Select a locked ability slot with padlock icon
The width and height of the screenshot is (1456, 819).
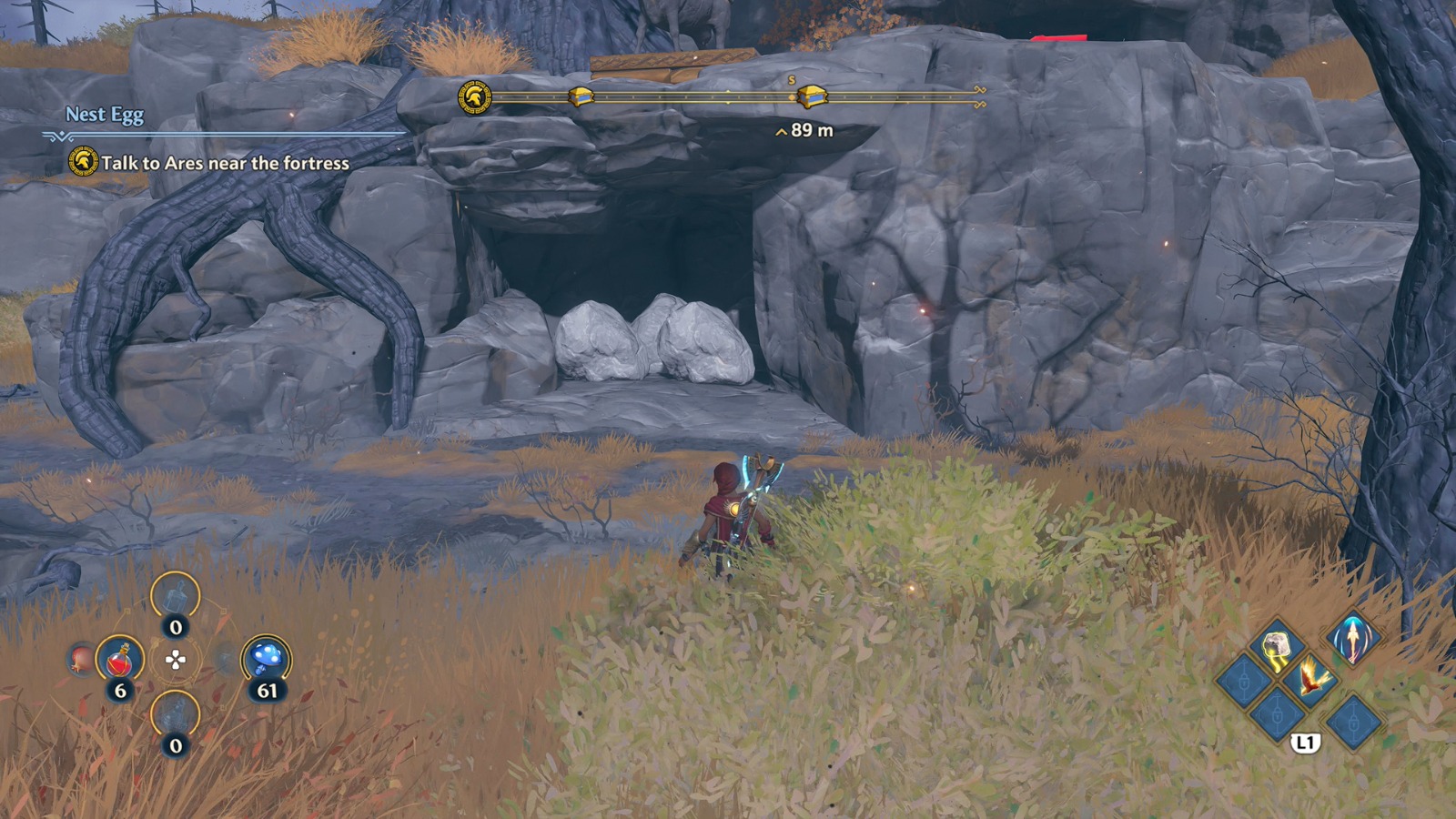[x=1243, y=681]
